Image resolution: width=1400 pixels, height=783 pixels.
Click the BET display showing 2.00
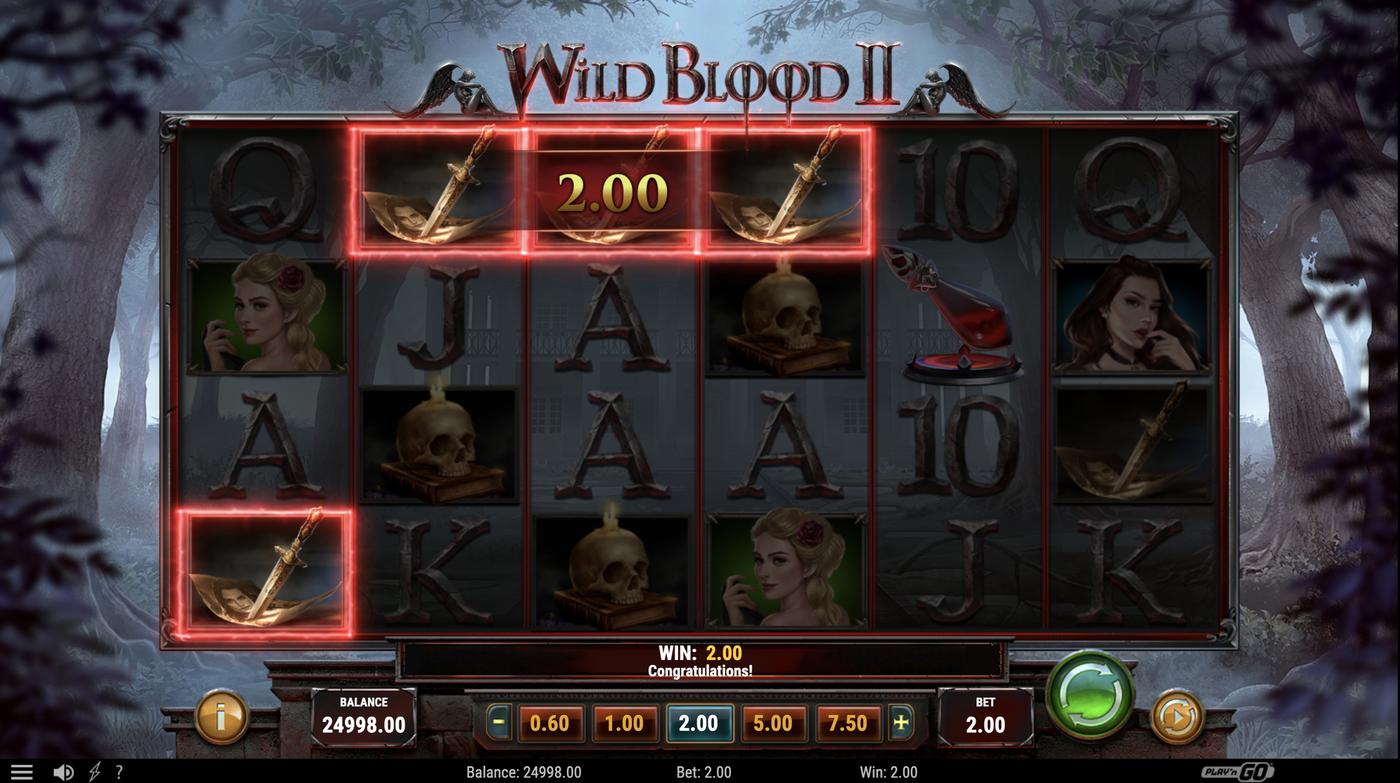point(985,715)
